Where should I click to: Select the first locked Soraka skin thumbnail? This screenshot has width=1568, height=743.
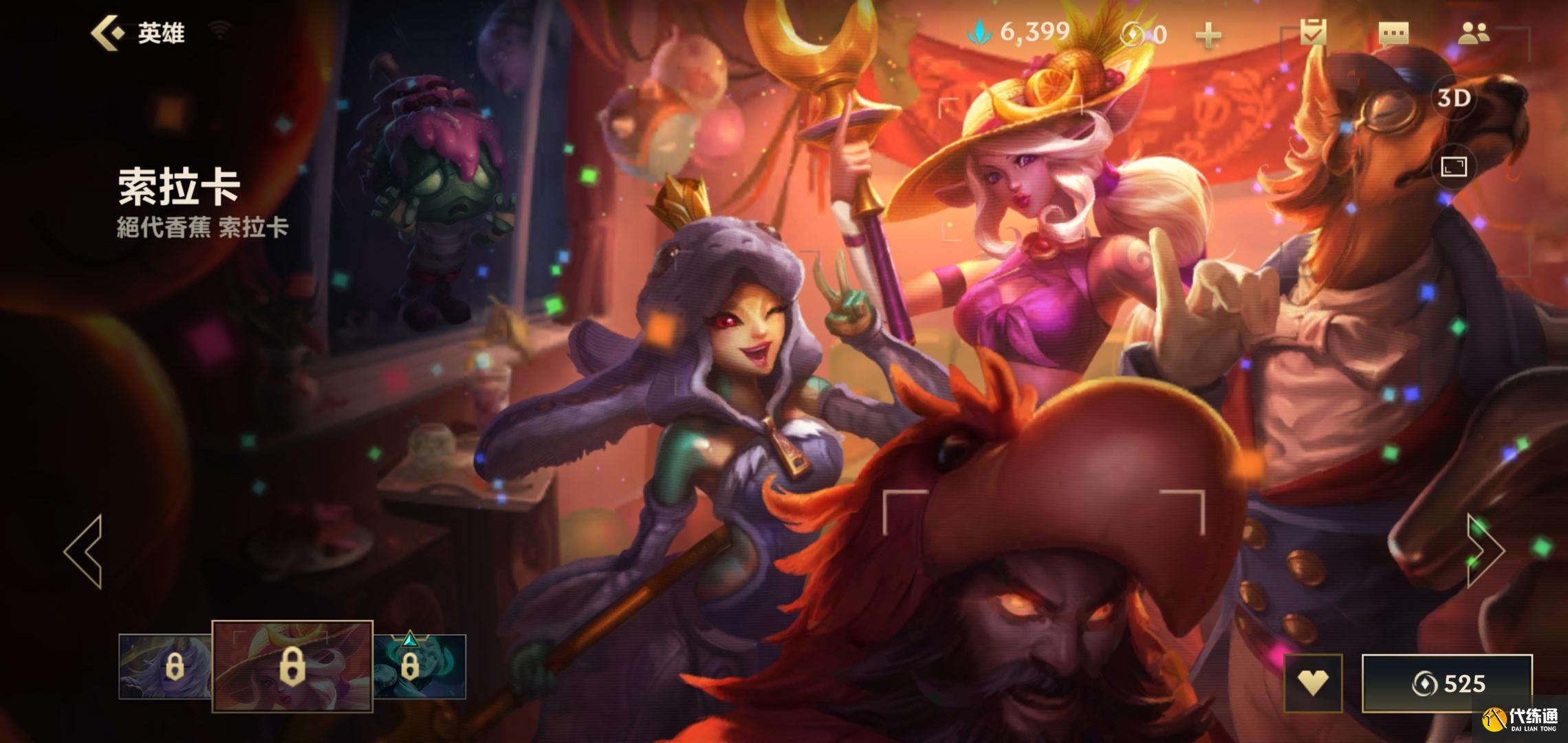point(165,666)
